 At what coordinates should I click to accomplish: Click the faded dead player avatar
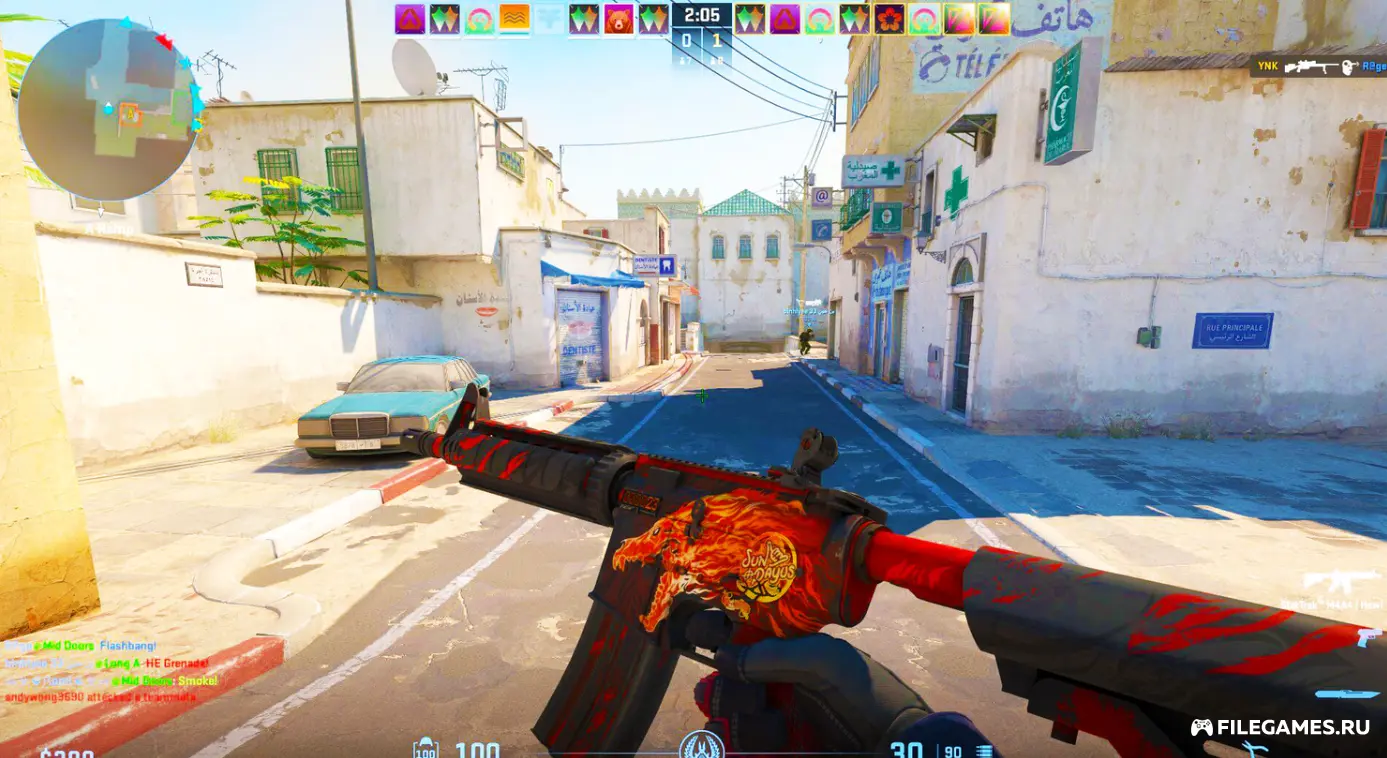549,19
